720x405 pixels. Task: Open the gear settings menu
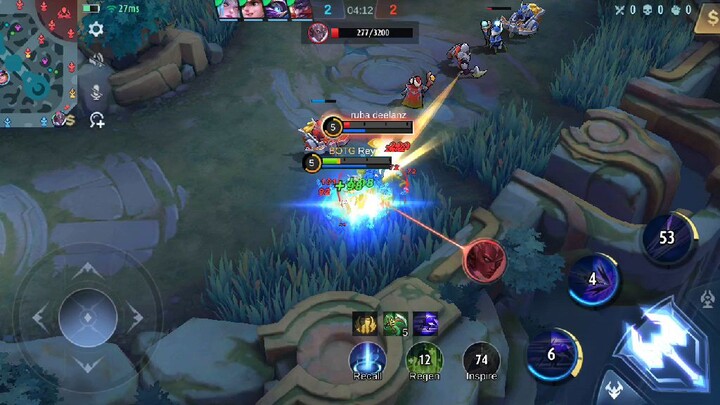[96, 29]
